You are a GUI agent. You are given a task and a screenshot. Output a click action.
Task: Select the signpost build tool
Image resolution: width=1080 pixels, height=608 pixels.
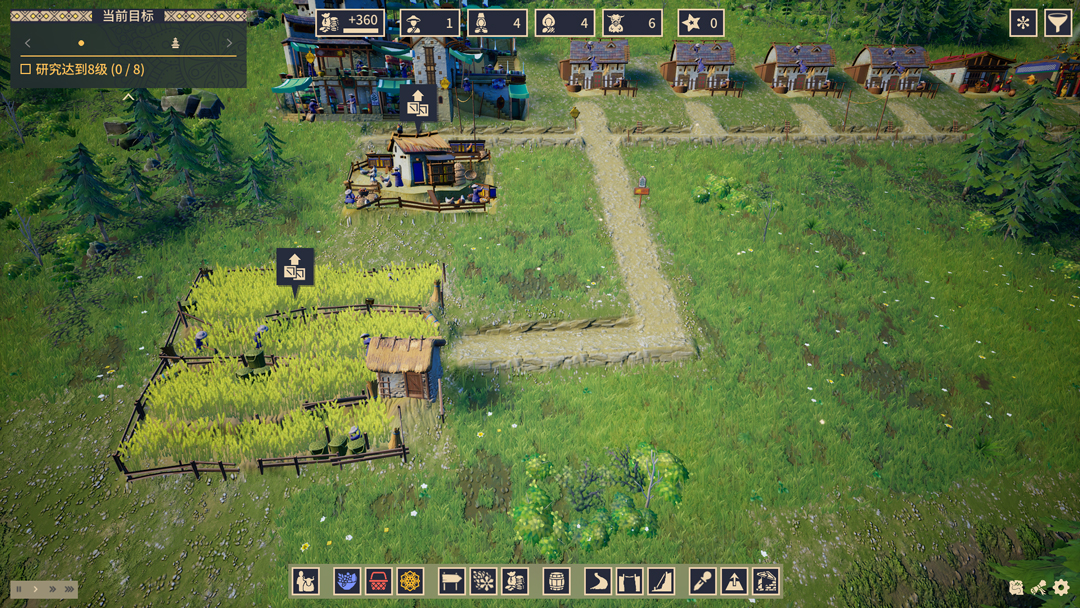[x=452, y=581]
